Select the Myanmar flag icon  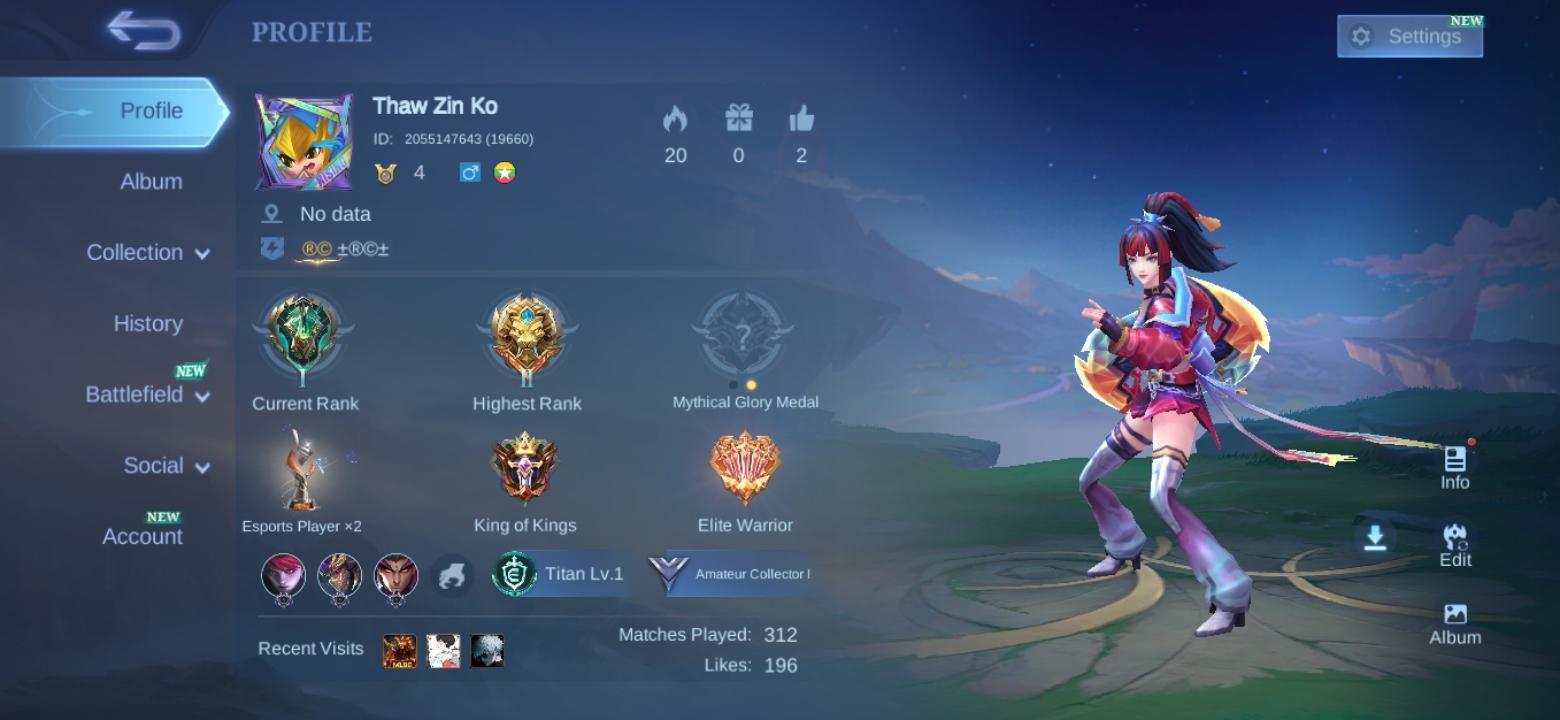[x=502, y=170]
